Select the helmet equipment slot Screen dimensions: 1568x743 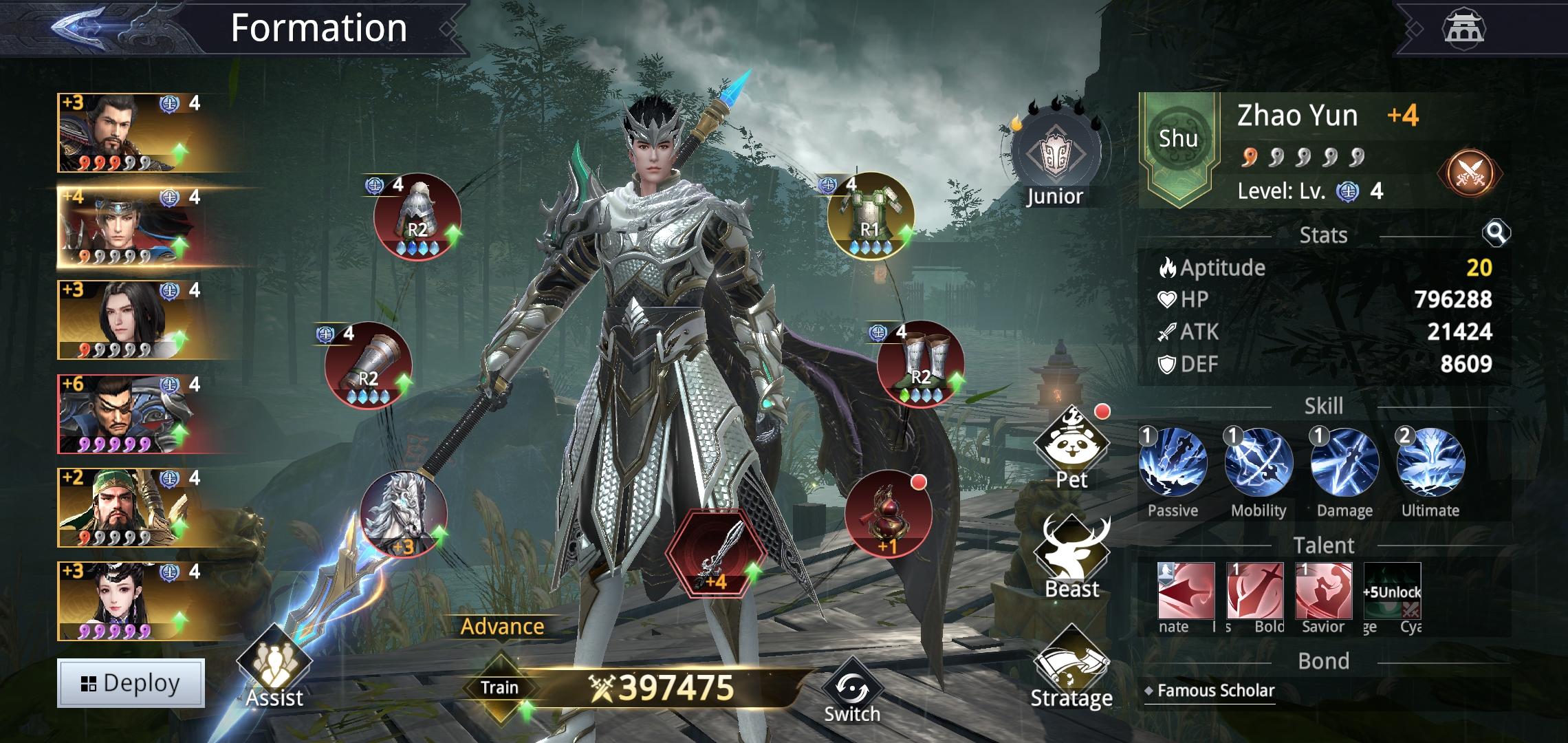pyautogui.click(x=417, y=217)
